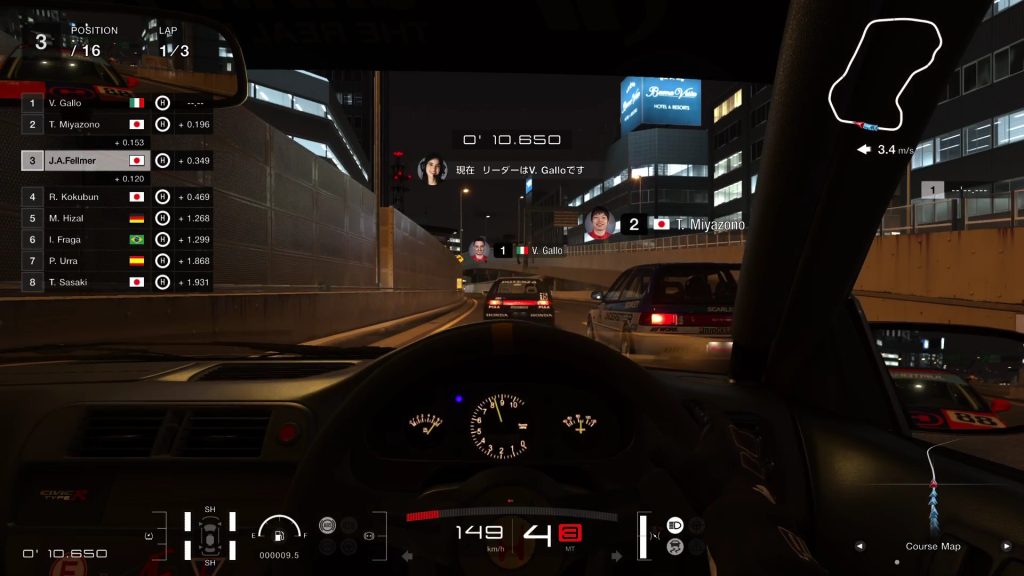Select V. Gallo's row in the standings
Screen dimensions: 1024x576
pos(85,103)
